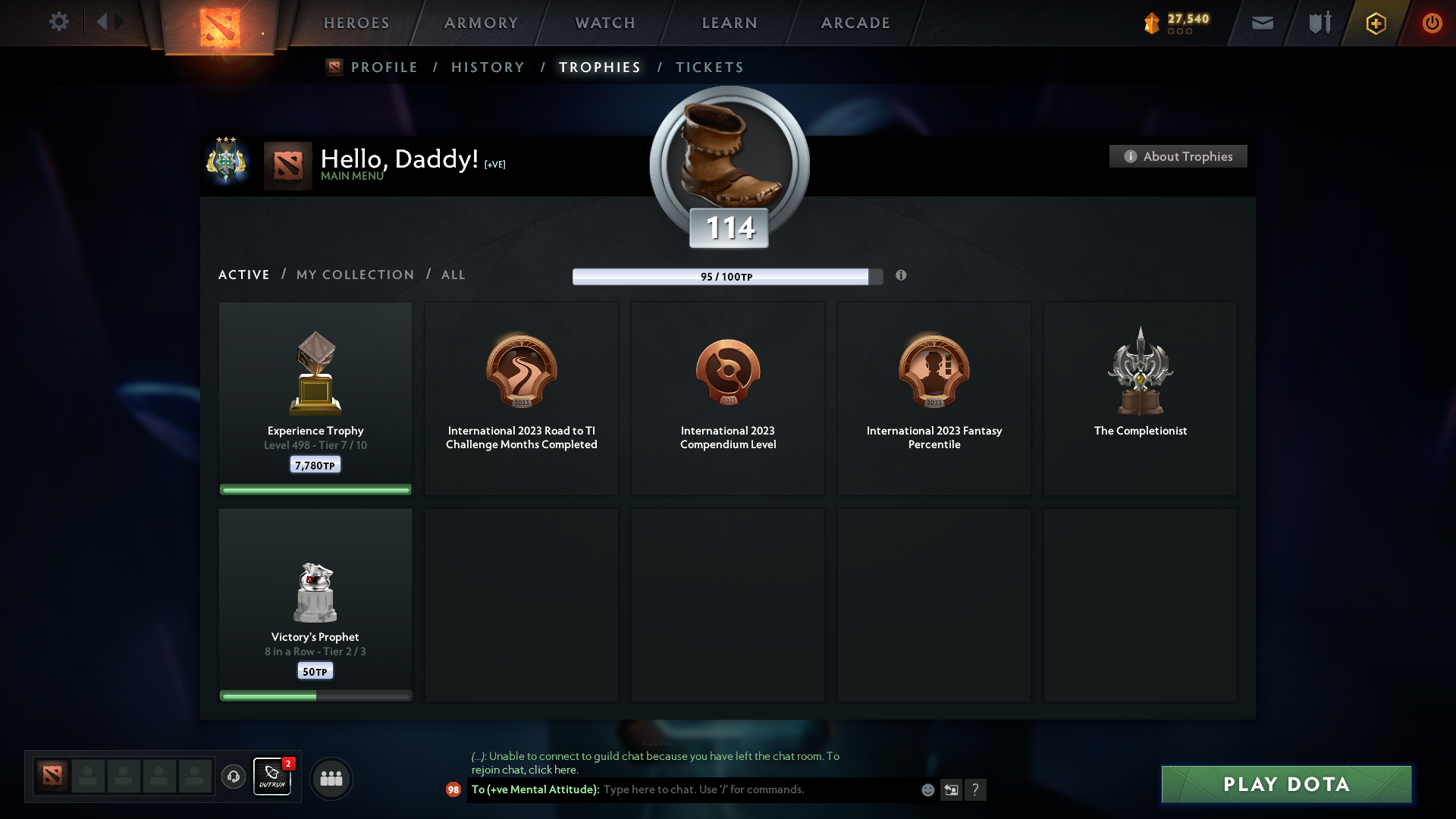The height and width of the screenshot is (819, 1456).
Task: Switch to the ARCADE tab
Action: click(x=854, y=23)
